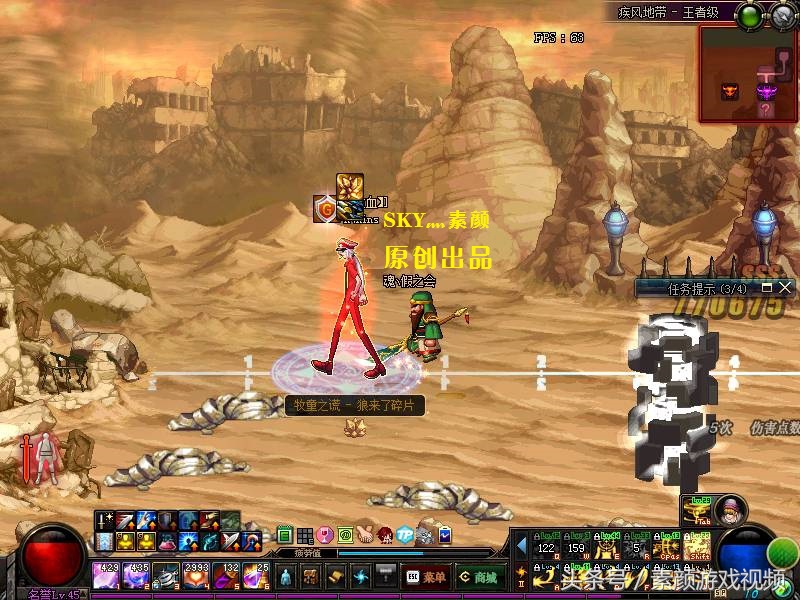Viewport: 800px width, 600px height.
Task: Use the quick slot potion with count 429
Action: tap(107, 576)
